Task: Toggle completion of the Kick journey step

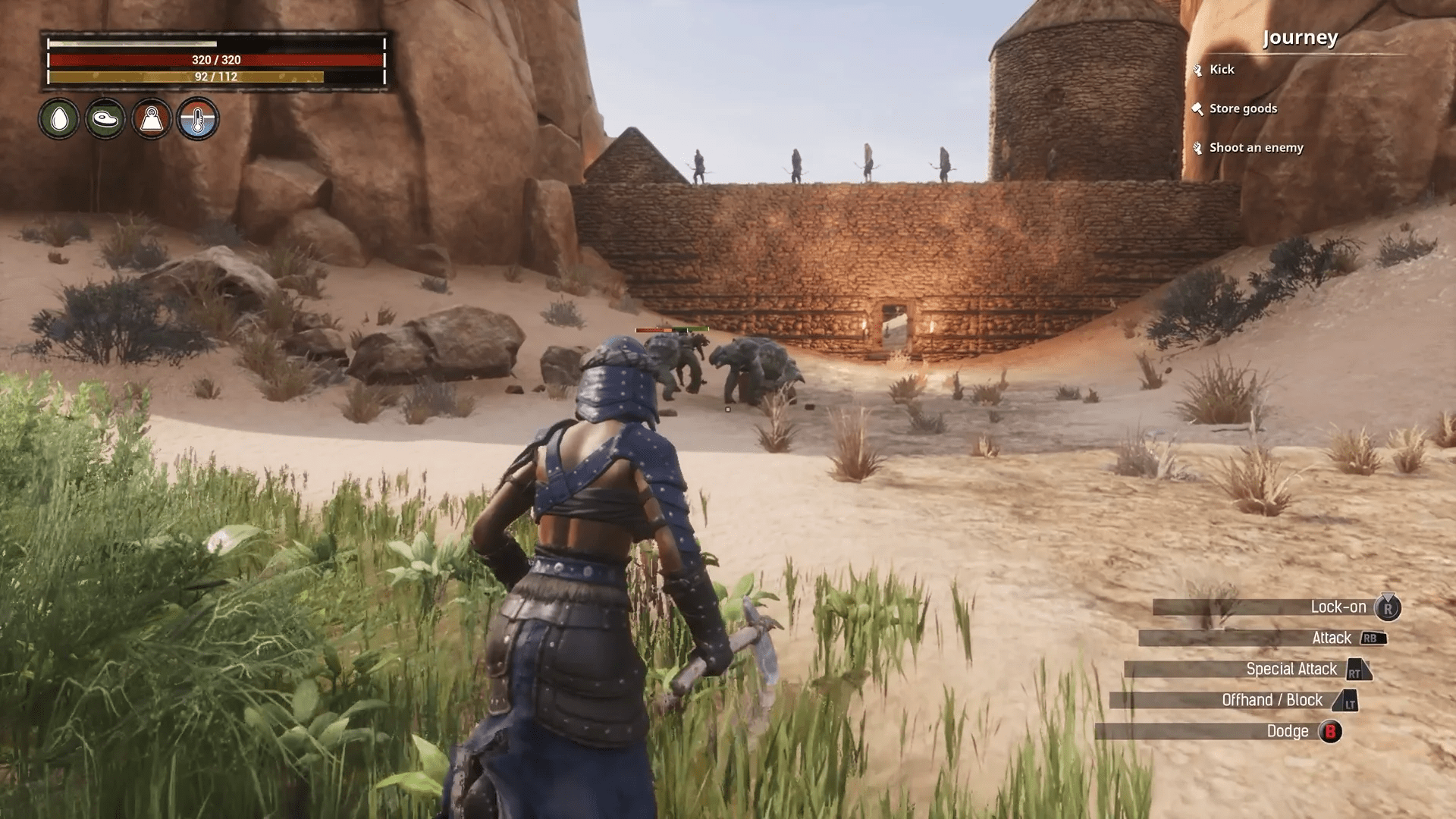Action: [1222, 69]
